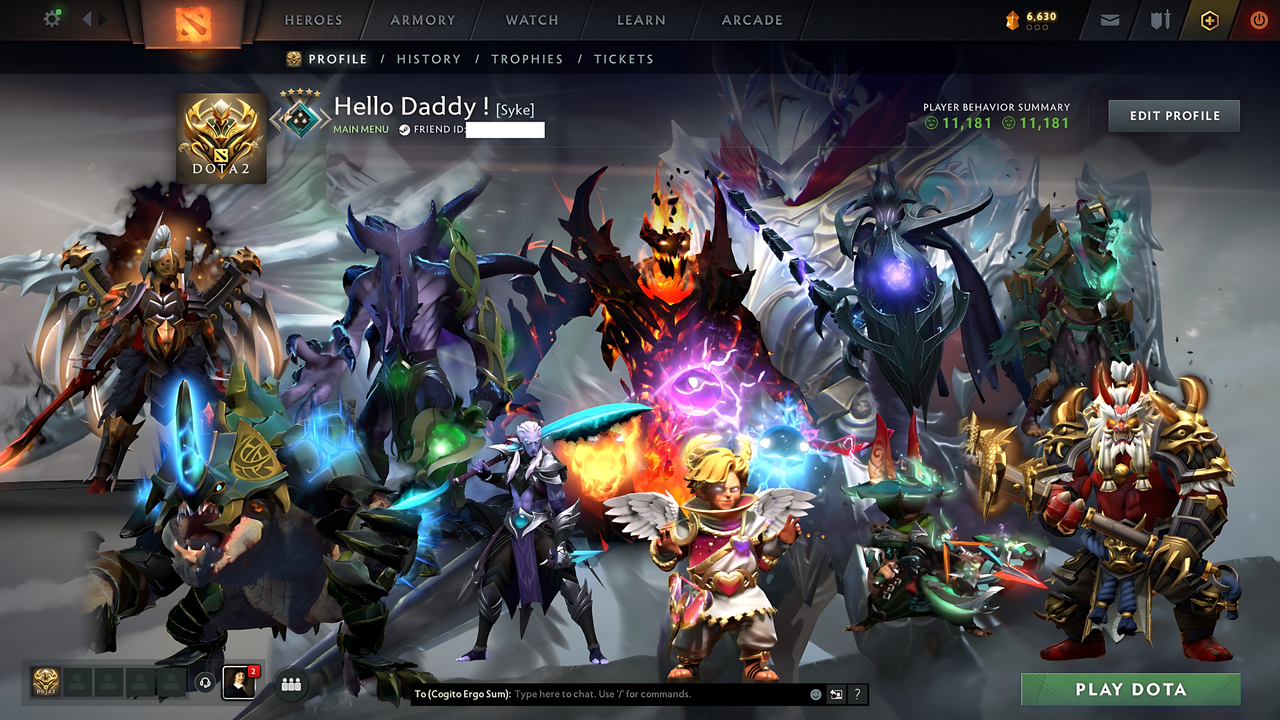1280x720 pixels.
Task: Click the orange power button icon
Action: (1258, 19)
